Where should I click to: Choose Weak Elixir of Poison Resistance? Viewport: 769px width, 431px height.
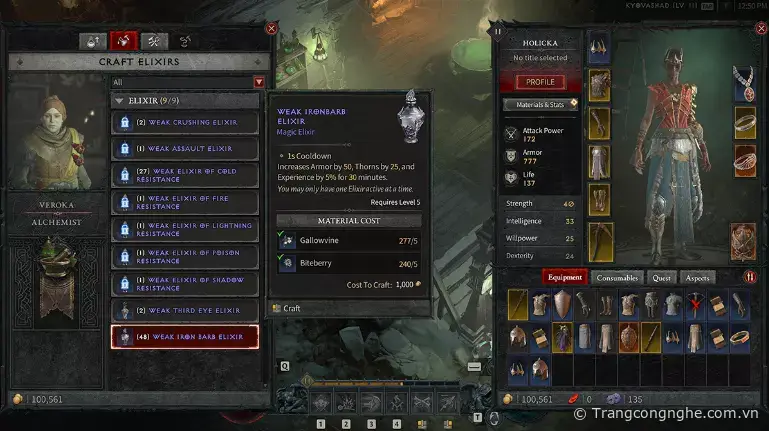[x=184, y=257]
